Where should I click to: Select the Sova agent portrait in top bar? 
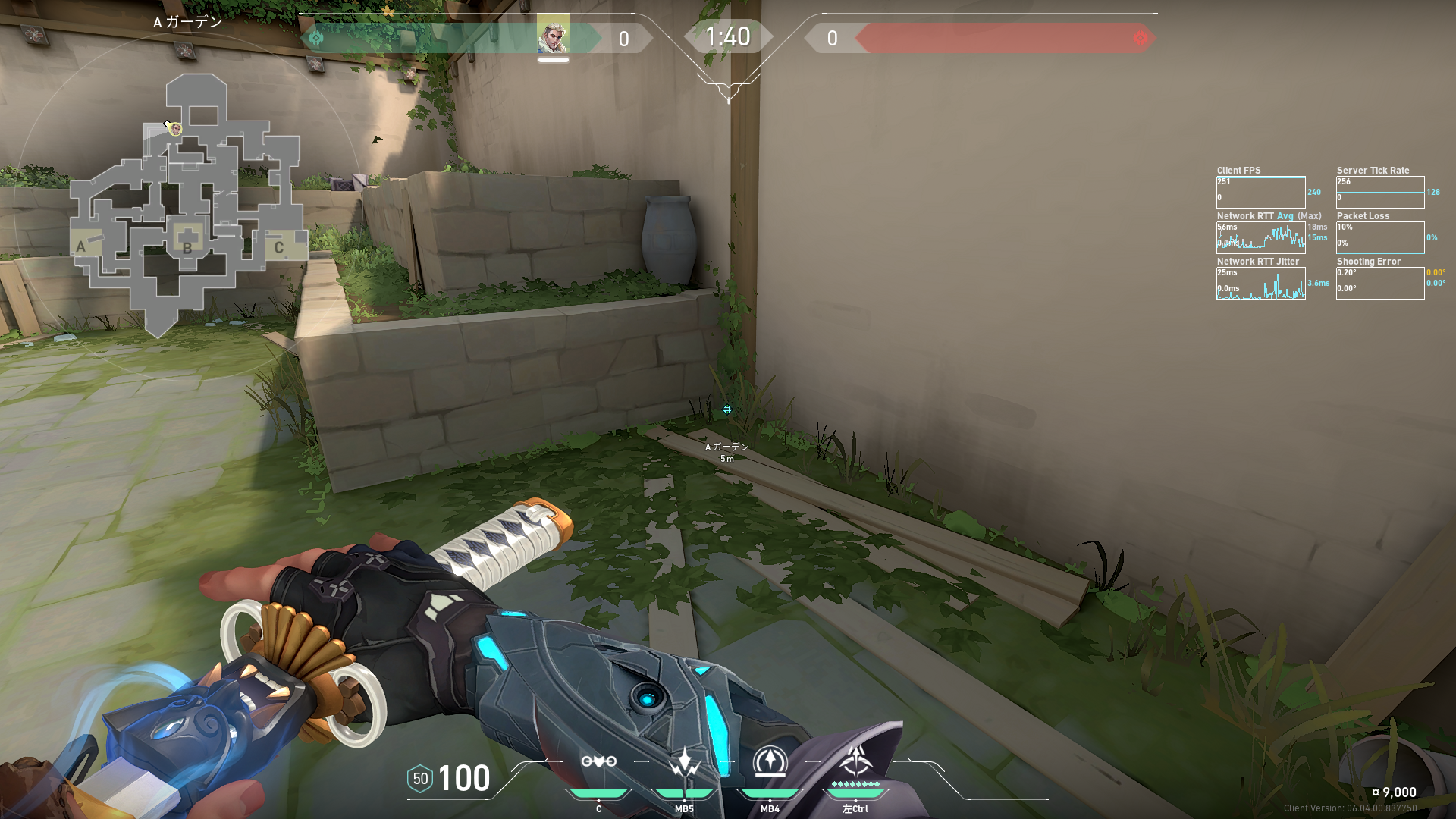(553, 36)
